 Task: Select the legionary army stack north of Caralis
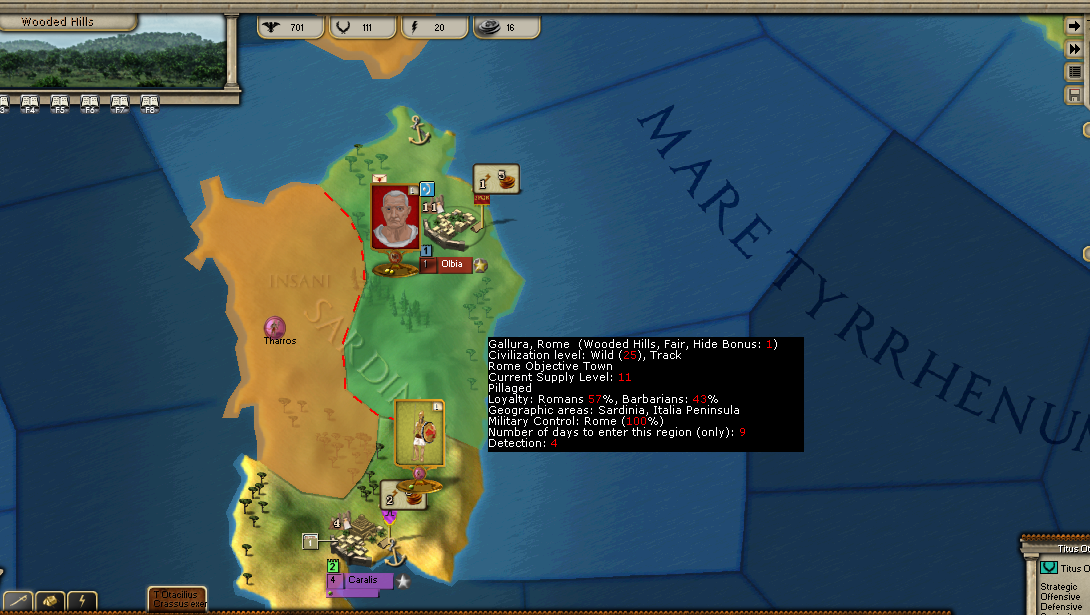[x=419, y=434]
